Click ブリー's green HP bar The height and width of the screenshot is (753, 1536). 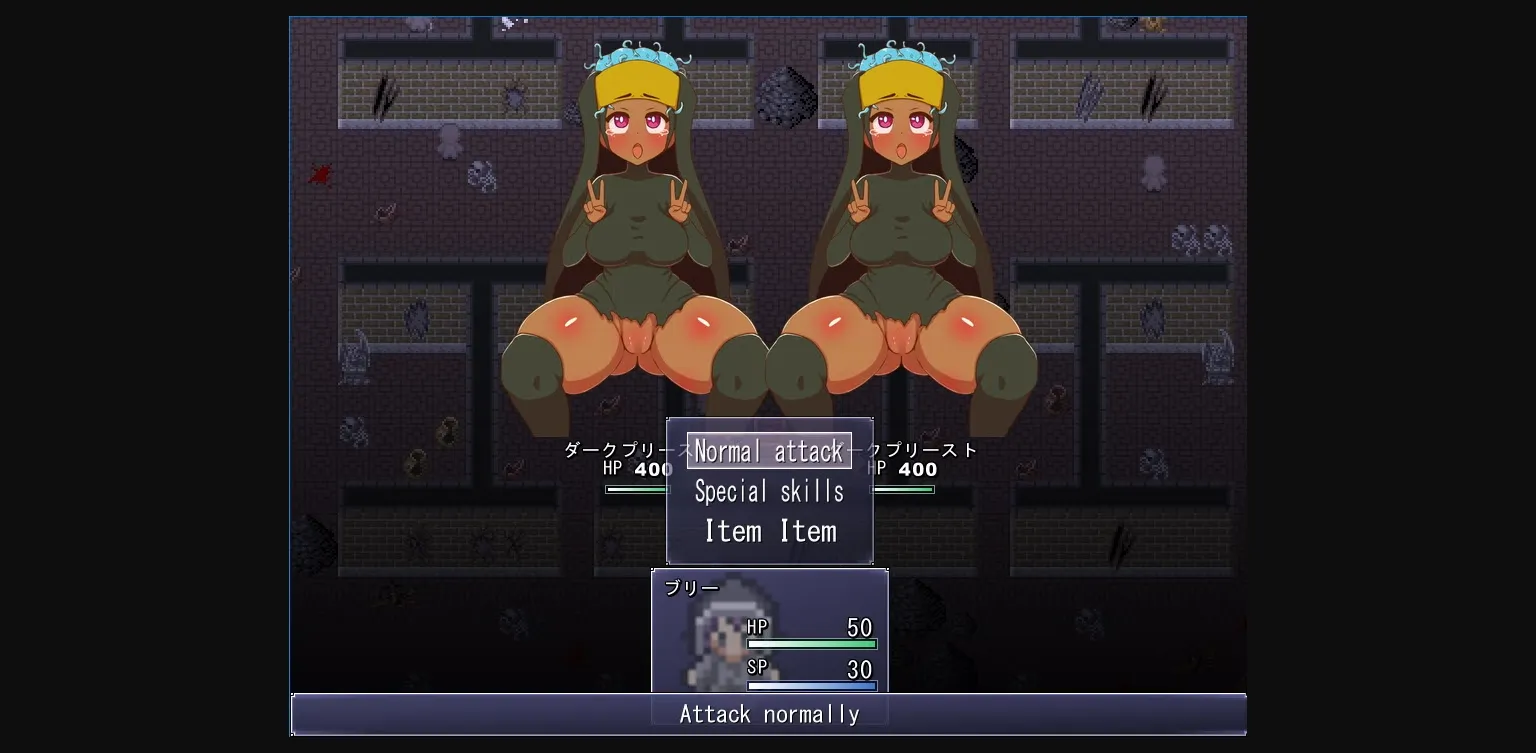(812, 645)
